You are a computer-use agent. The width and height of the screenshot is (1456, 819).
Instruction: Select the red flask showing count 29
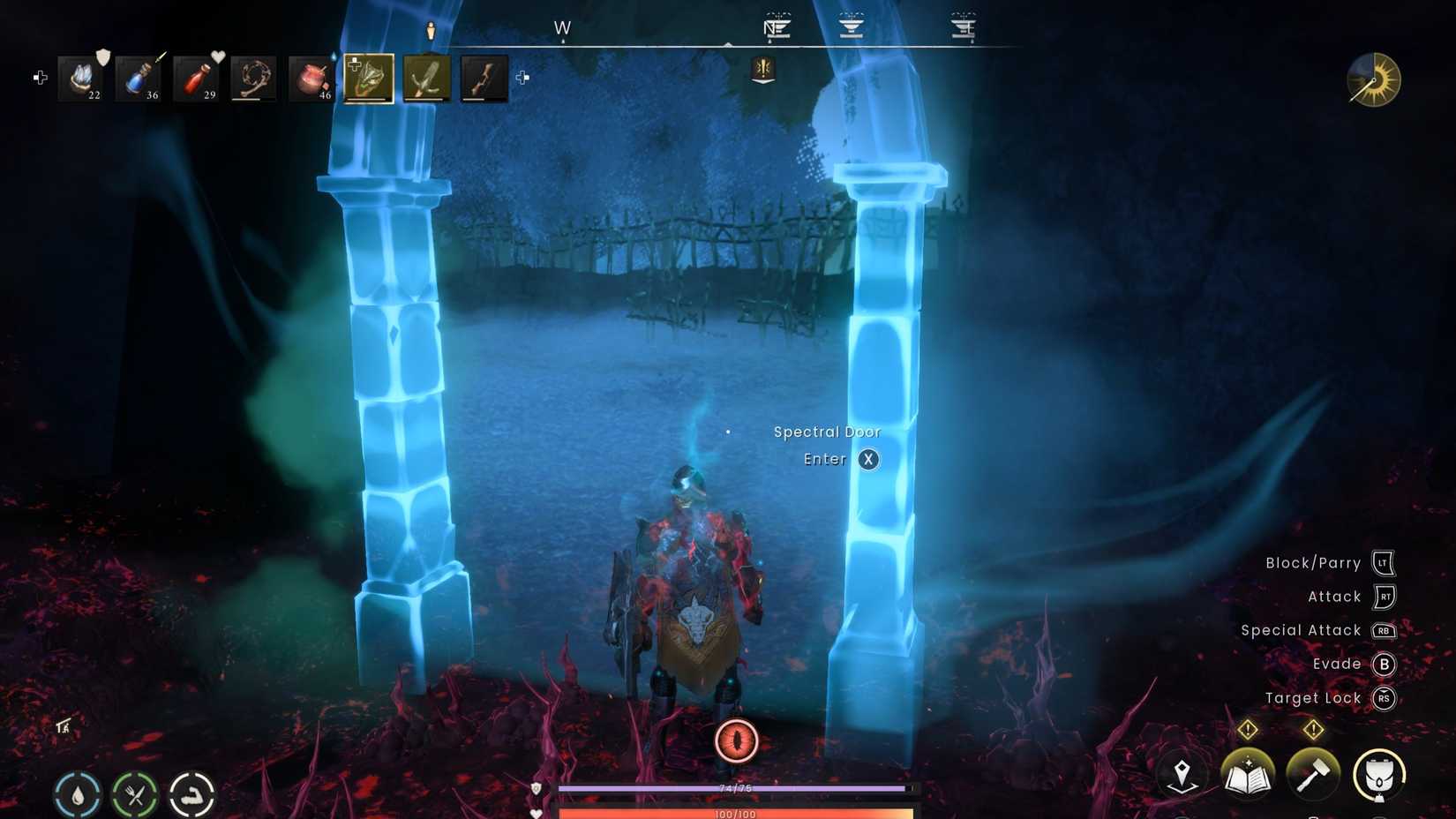196,77
